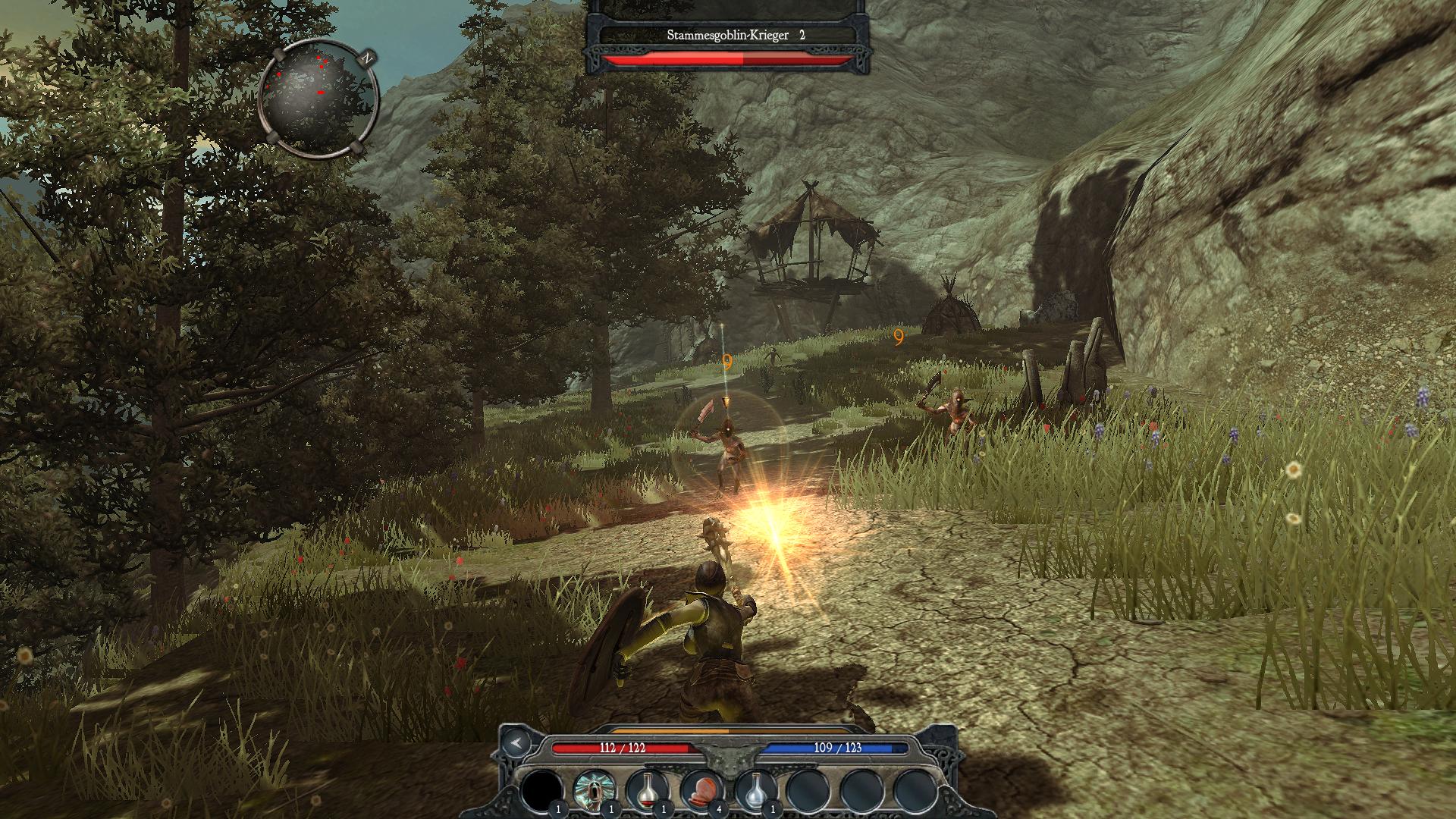
Task: Select the raw meat food slot
Action: [701, 790]
